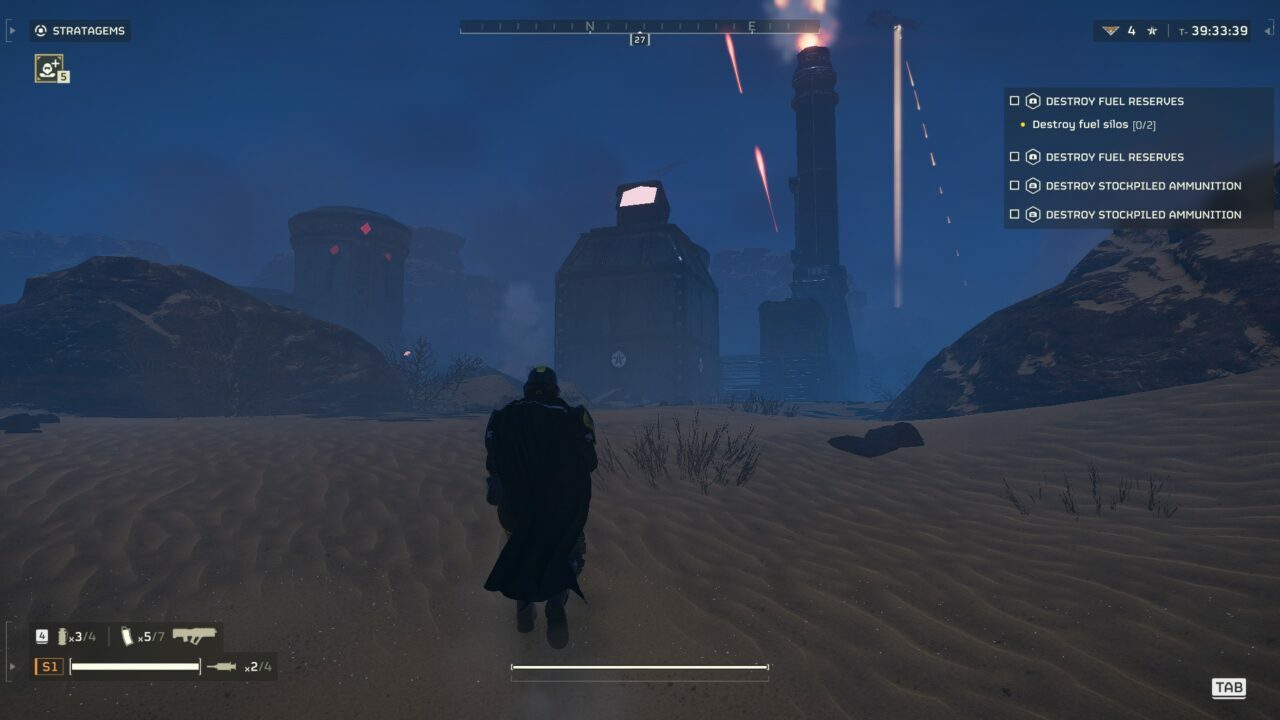Select the equipped primary weapon icon

[194, 635]
